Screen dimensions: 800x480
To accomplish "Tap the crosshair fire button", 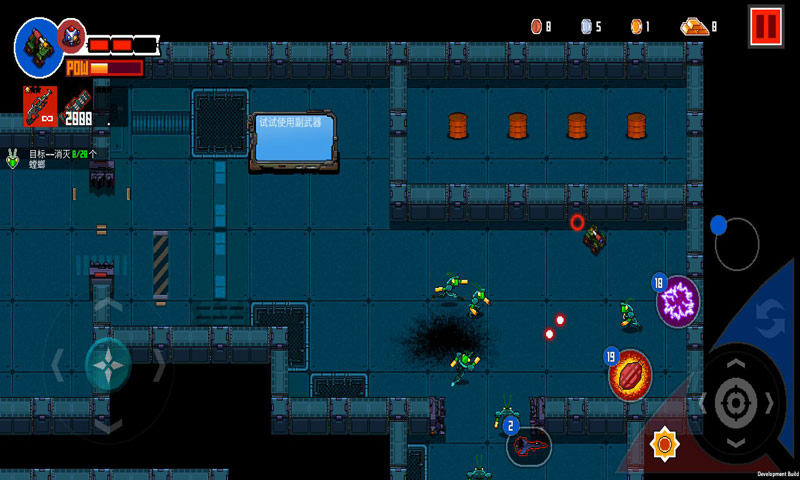I will coord(736,403).
